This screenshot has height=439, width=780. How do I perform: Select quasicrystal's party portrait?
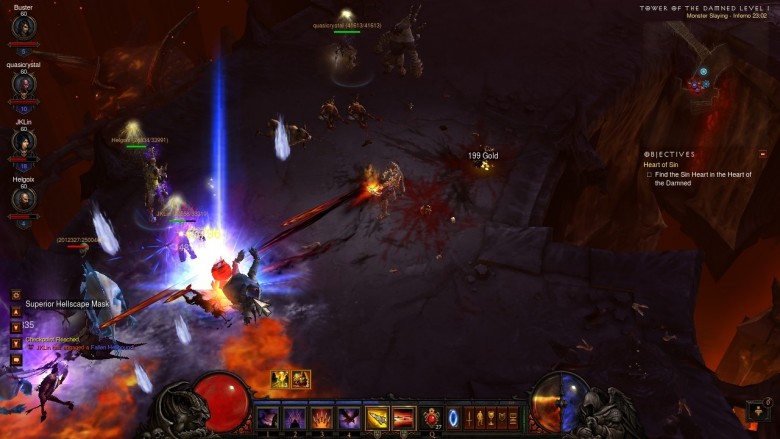23,84
